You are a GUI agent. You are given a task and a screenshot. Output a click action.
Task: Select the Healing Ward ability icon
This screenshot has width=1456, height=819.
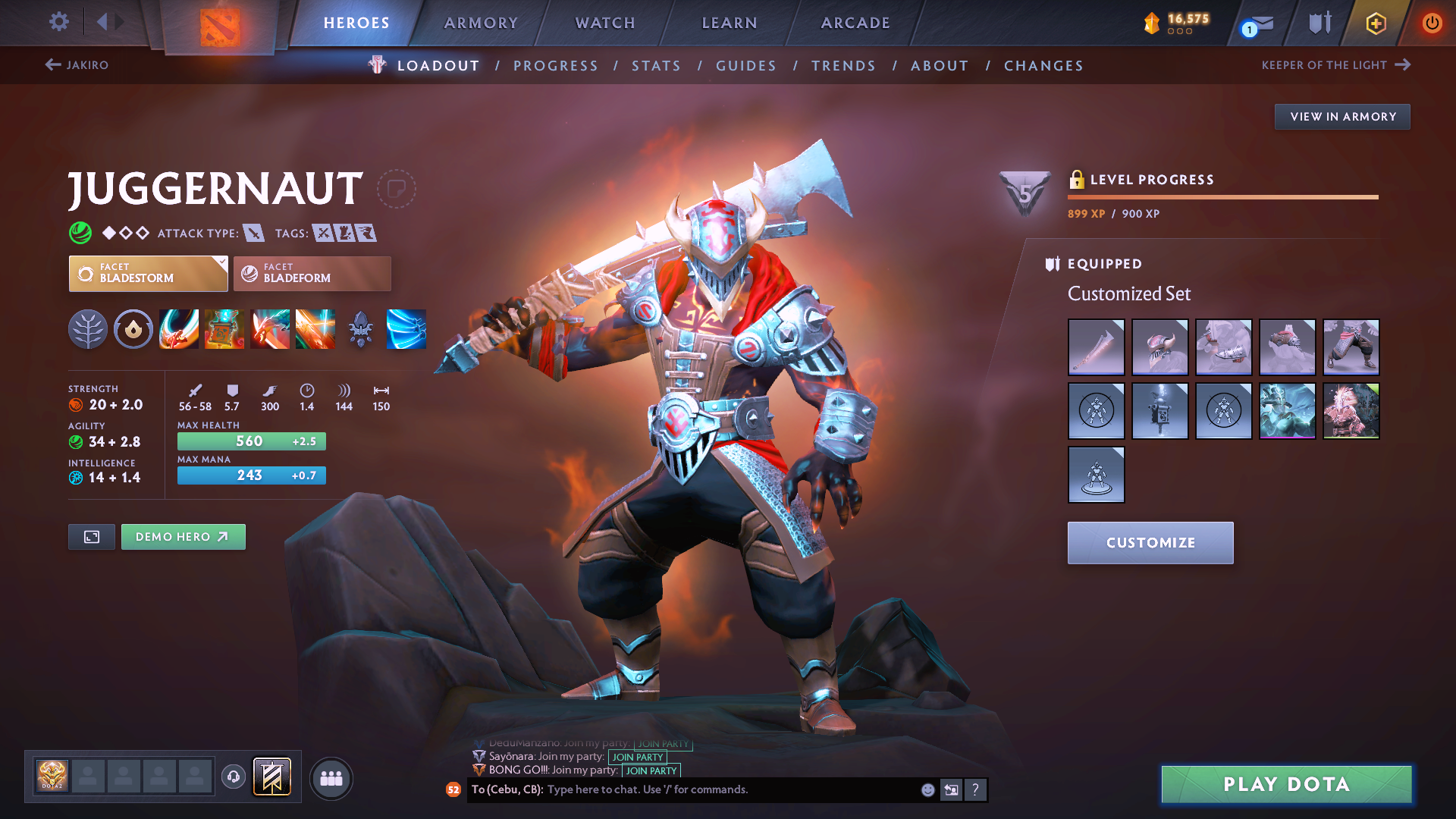point(224,329)
